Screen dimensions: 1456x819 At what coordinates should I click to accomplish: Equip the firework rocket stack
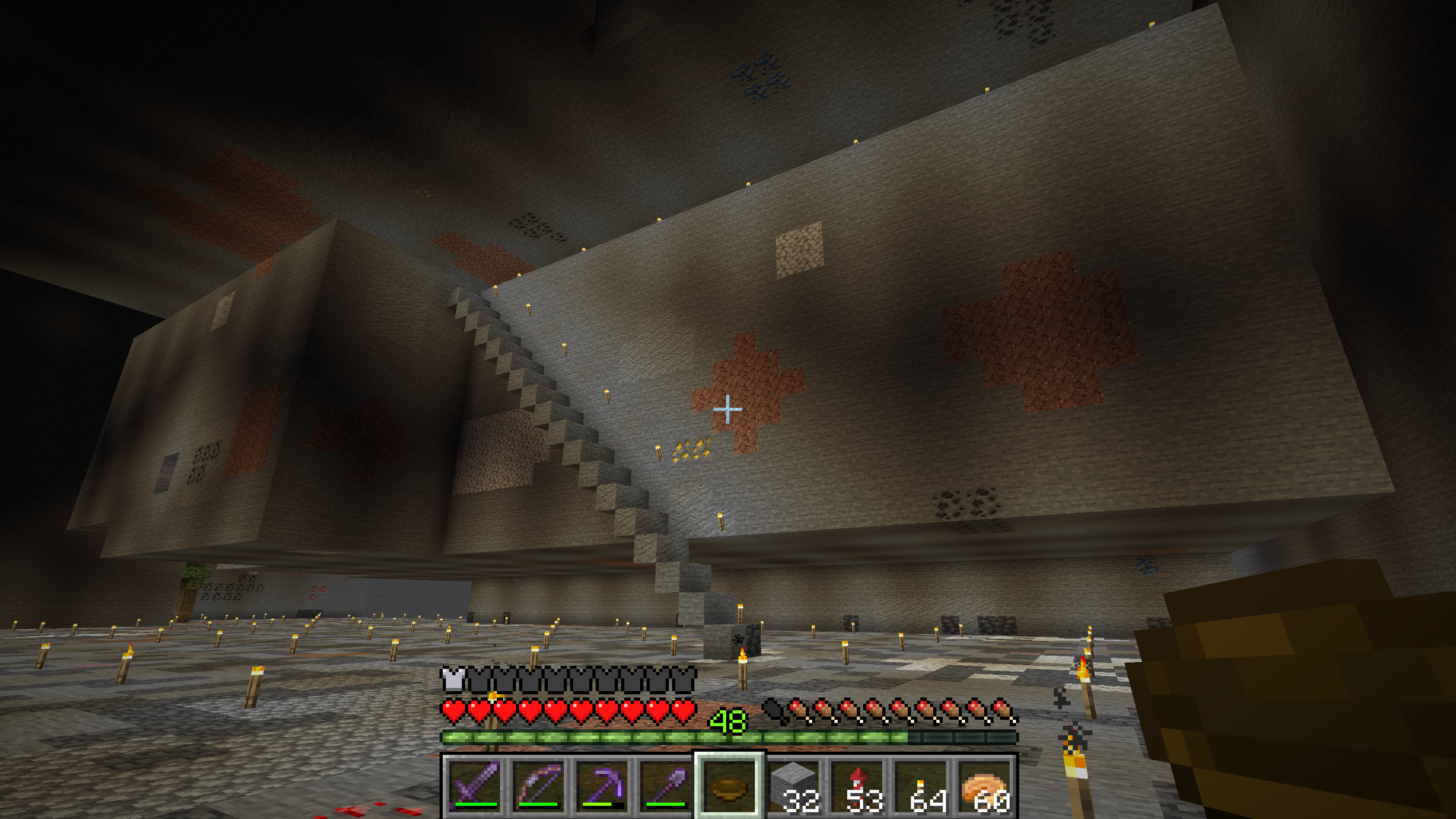click(x=857, y=786)
